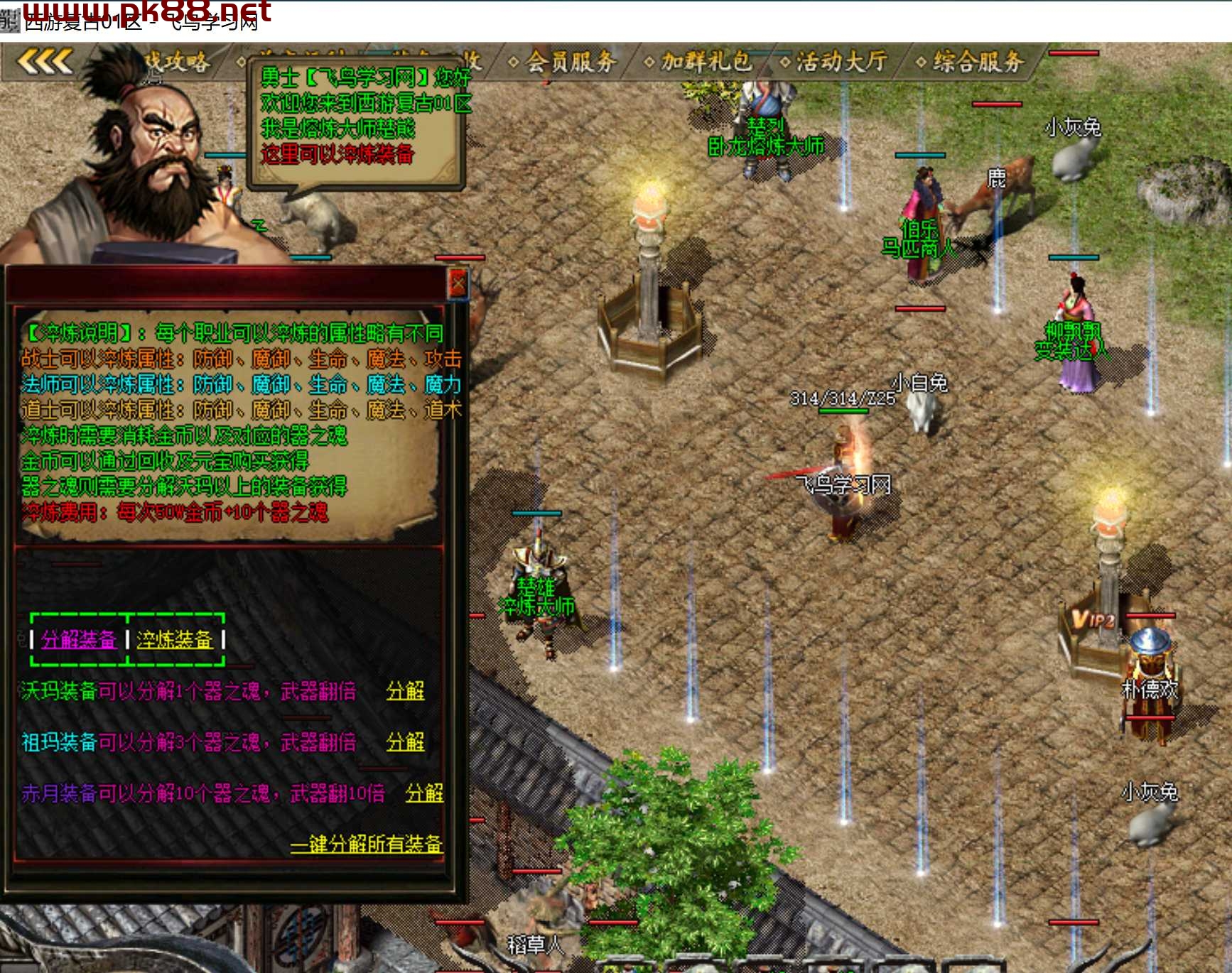Collapse the top menu with the triple arrow
Image resolution: width=1232 pixels, height=973 pixels.
pos(44,62)
